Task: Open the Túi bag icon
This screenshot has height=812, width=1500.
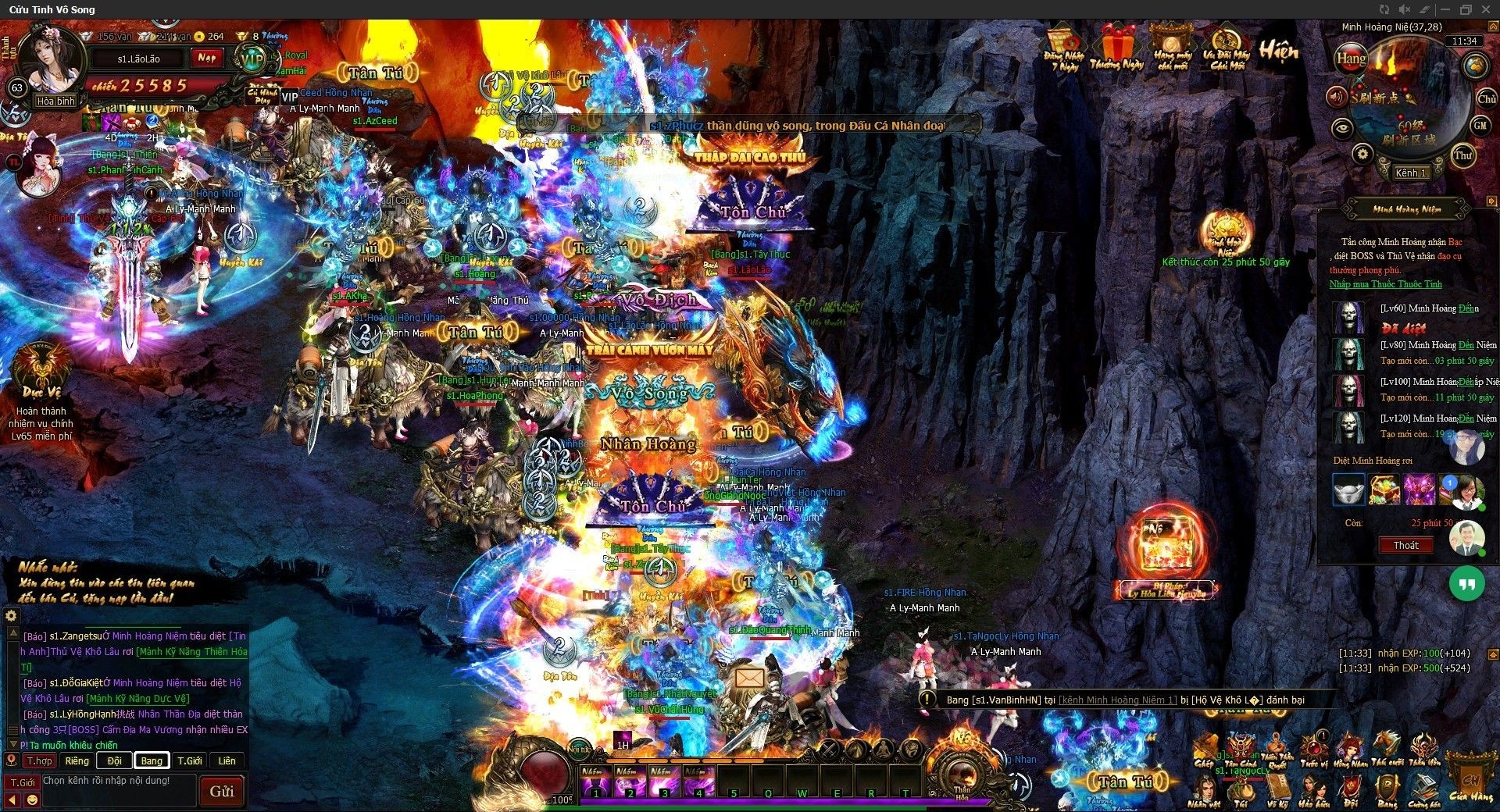Action: click(1241, 789)
